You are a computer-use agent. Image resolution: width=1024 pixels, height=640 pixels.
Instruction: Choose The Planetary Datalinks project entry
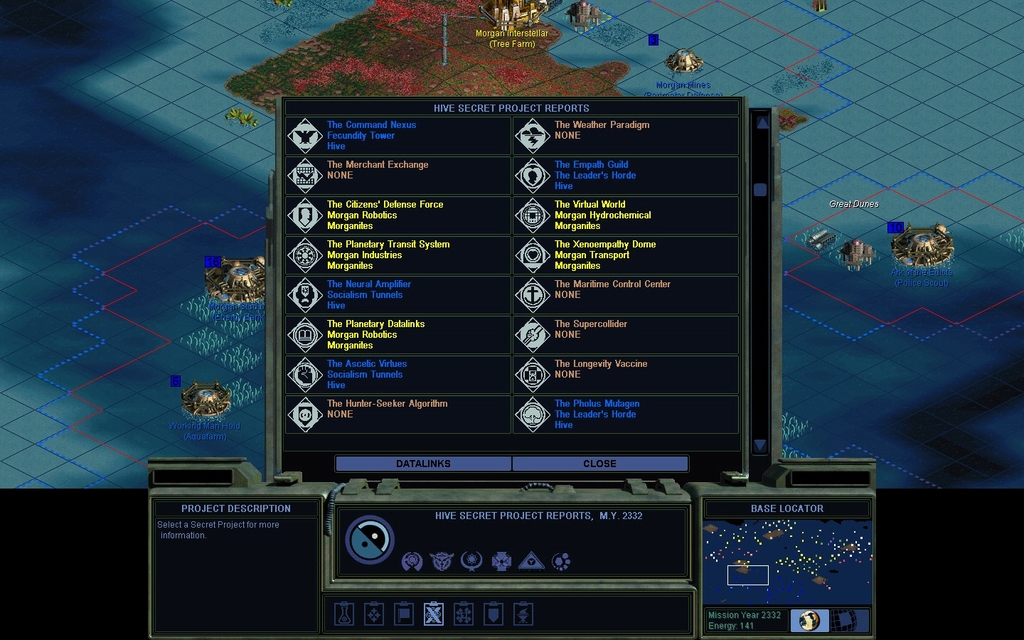pyautogui.click(x=398, y=335)
